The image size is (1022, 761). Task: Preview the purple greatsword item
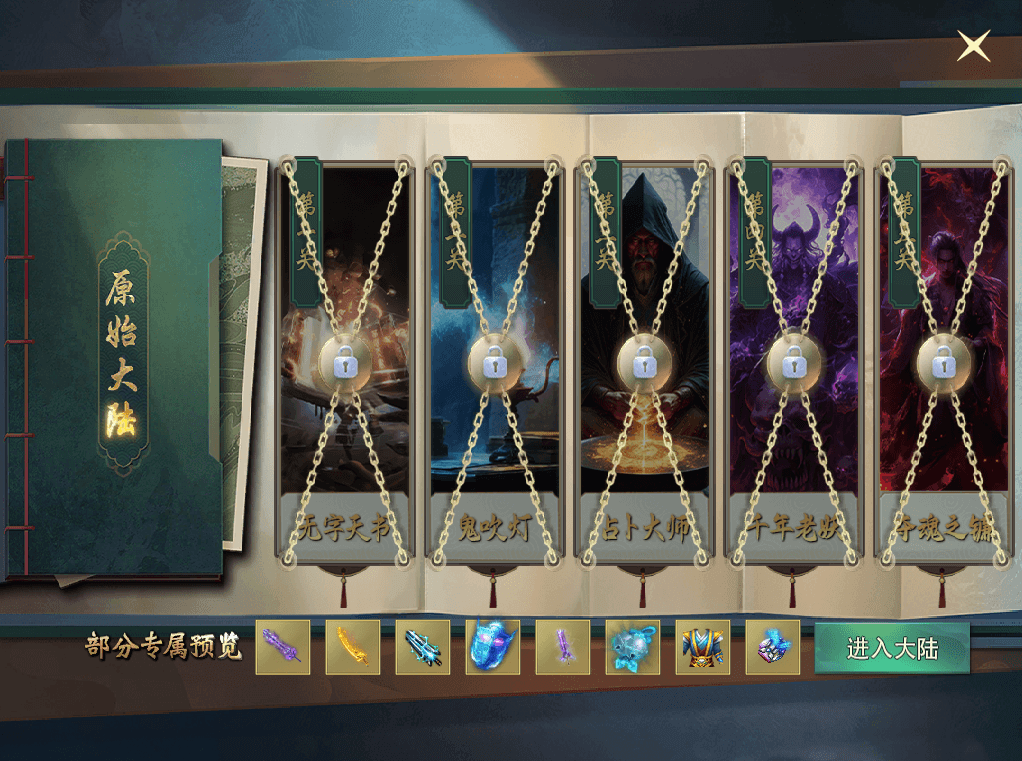coord(283,648)
